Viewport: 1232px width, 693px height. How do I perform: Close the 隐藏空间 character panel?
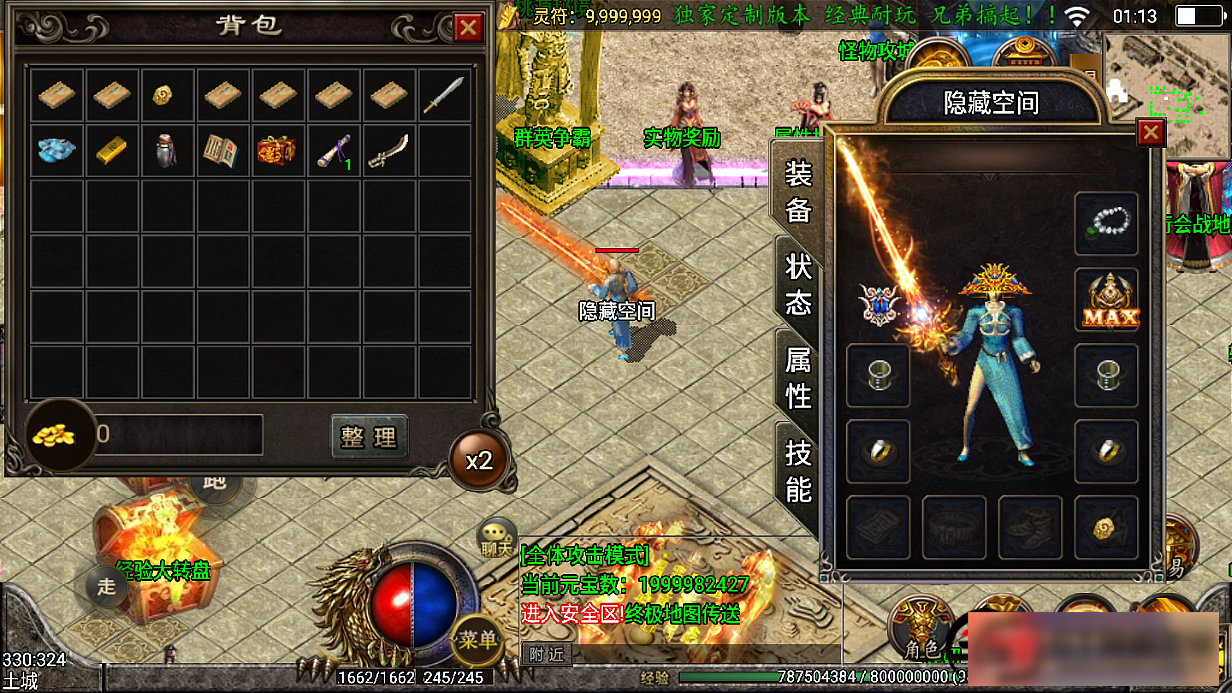point(1152,132)
